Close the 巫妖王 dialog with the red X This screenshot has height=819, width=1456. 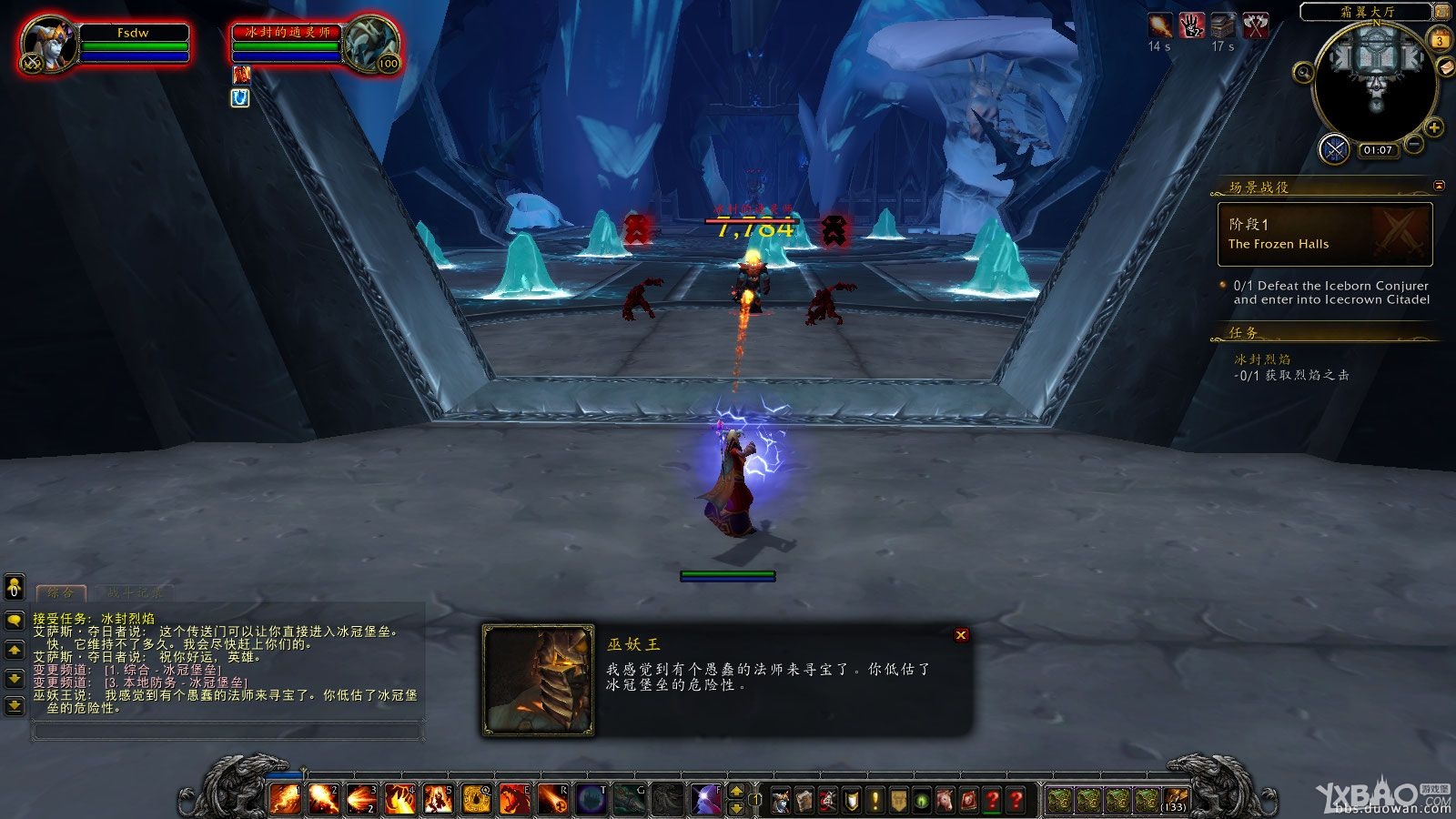(x=961, y=635)
